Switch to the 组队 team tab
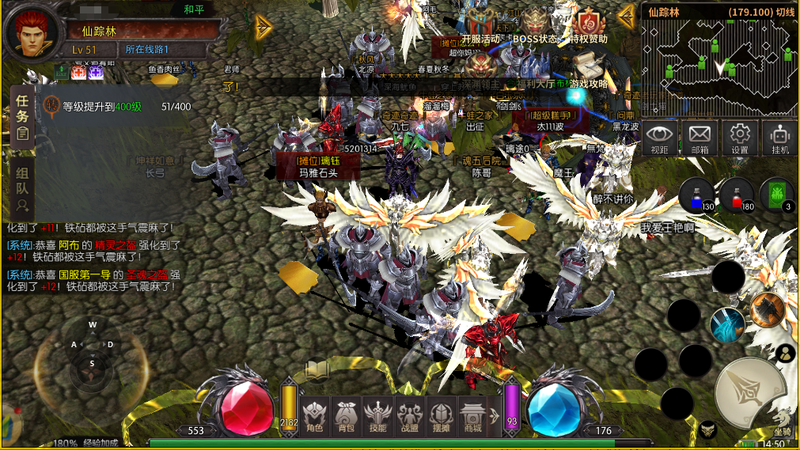The image size is (800, 450). pyautogui.click(x=22, y=188)
